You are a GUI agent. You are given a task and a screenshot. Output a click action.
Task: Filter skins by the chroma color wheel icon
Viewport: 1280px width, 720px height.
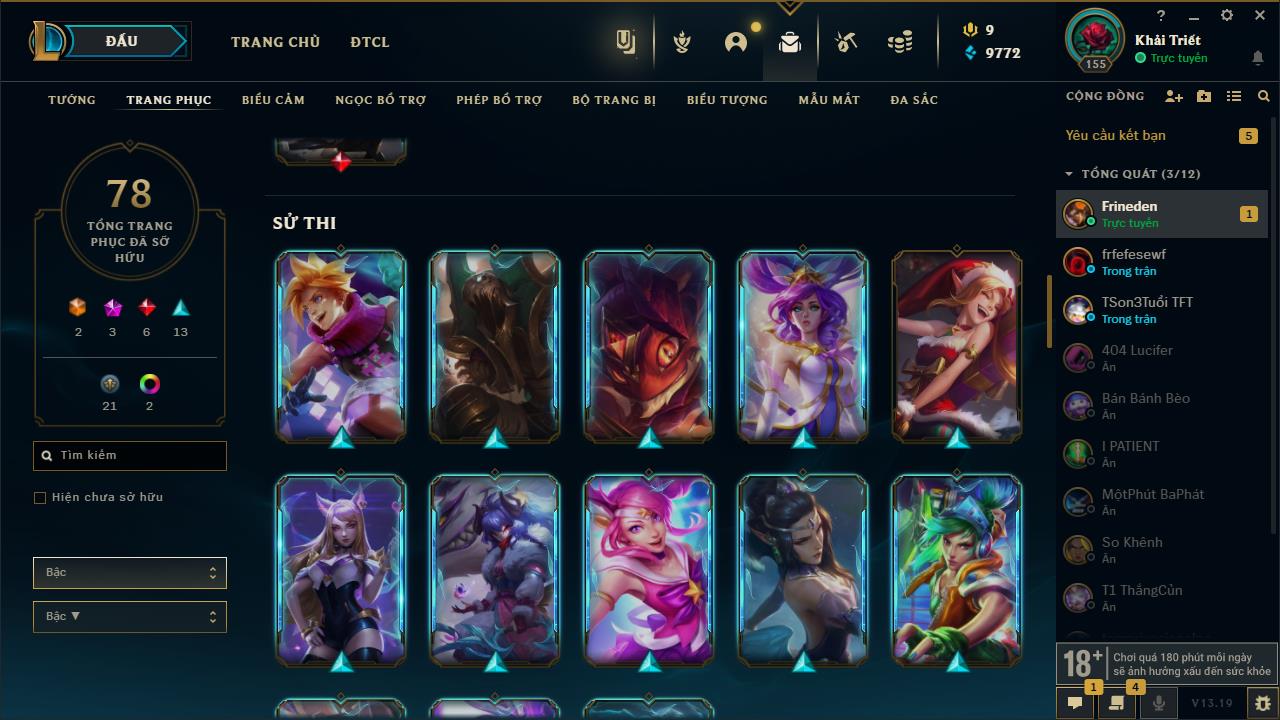point(149,383)
